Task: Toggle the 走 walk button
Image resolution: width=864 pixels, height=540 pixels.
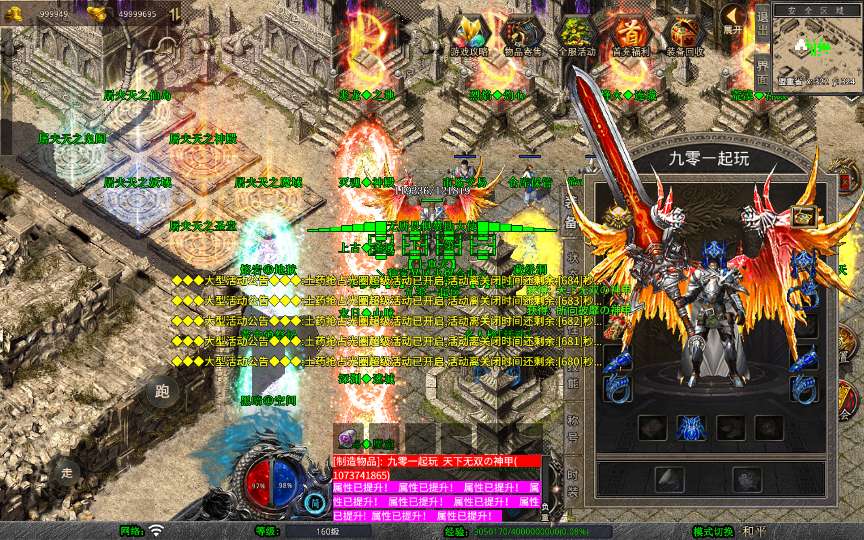Action: pos(66,471)
